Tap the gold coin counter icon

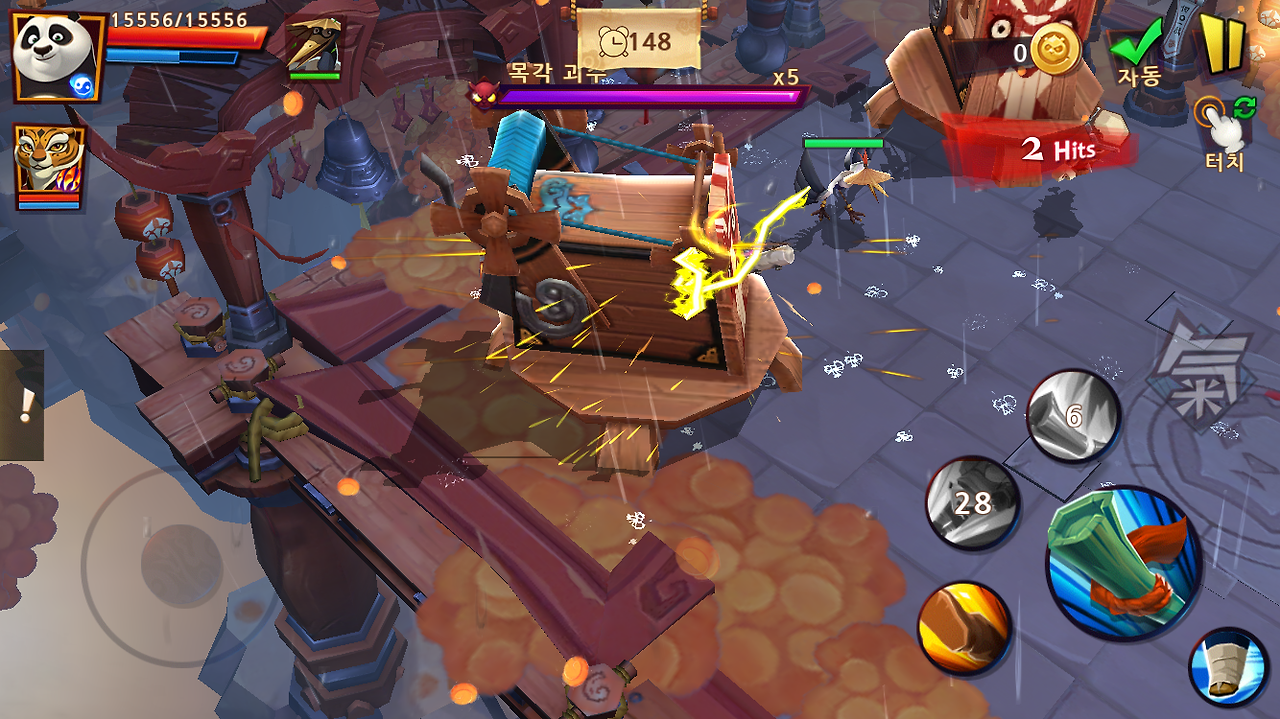coord(1055,50)
